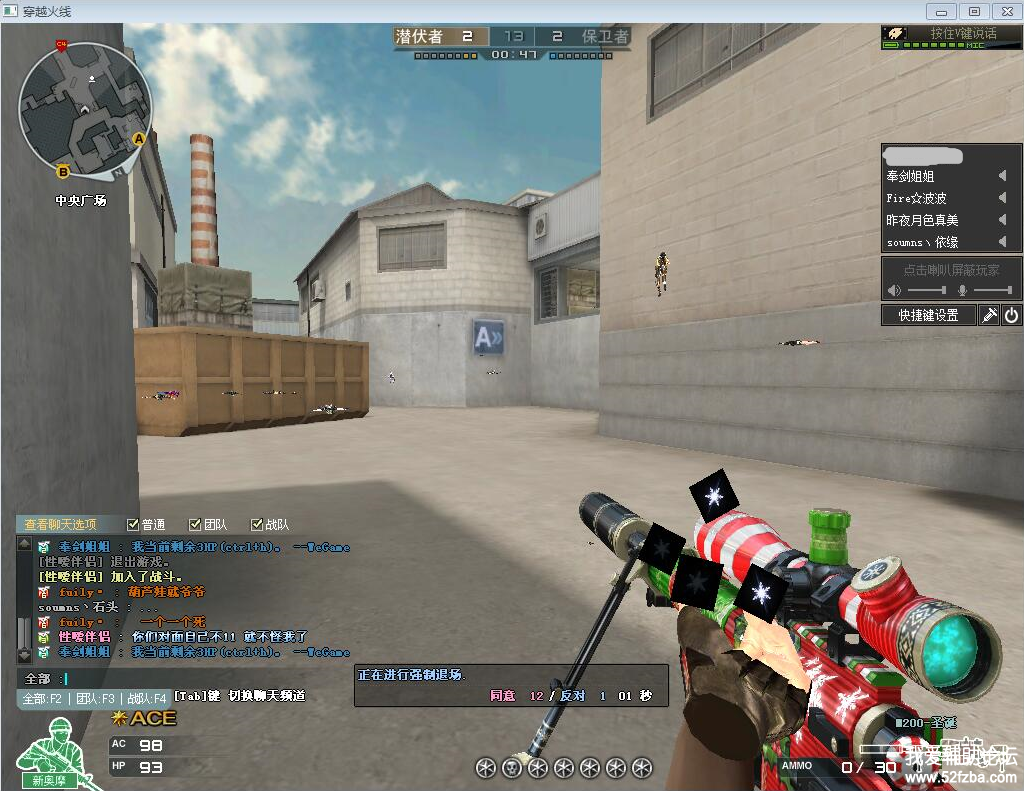Viewport: 1024px width, 791px height.
Task: Open the 快捷键设置 shortcut settings
Action: (x=928, y=315)
